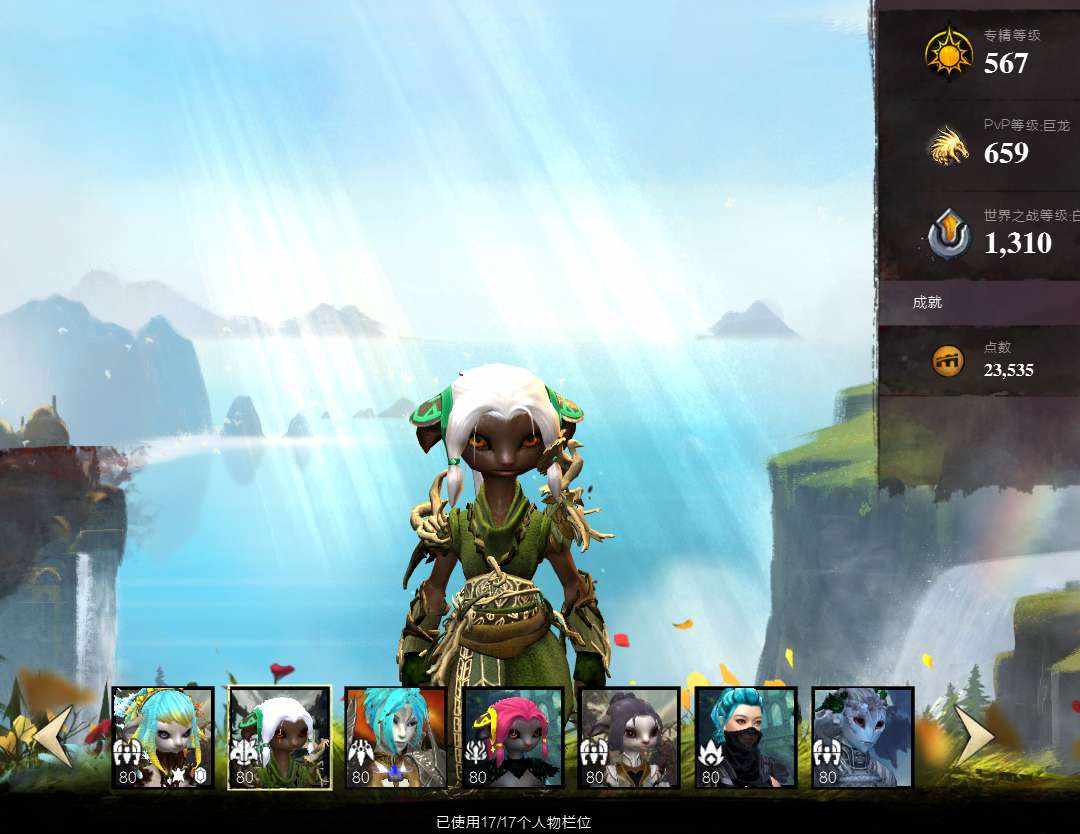Screen dimensions: 1080x834
Task: Choose the white-haired asura in green portrait
Action: [x=279, y=737]
